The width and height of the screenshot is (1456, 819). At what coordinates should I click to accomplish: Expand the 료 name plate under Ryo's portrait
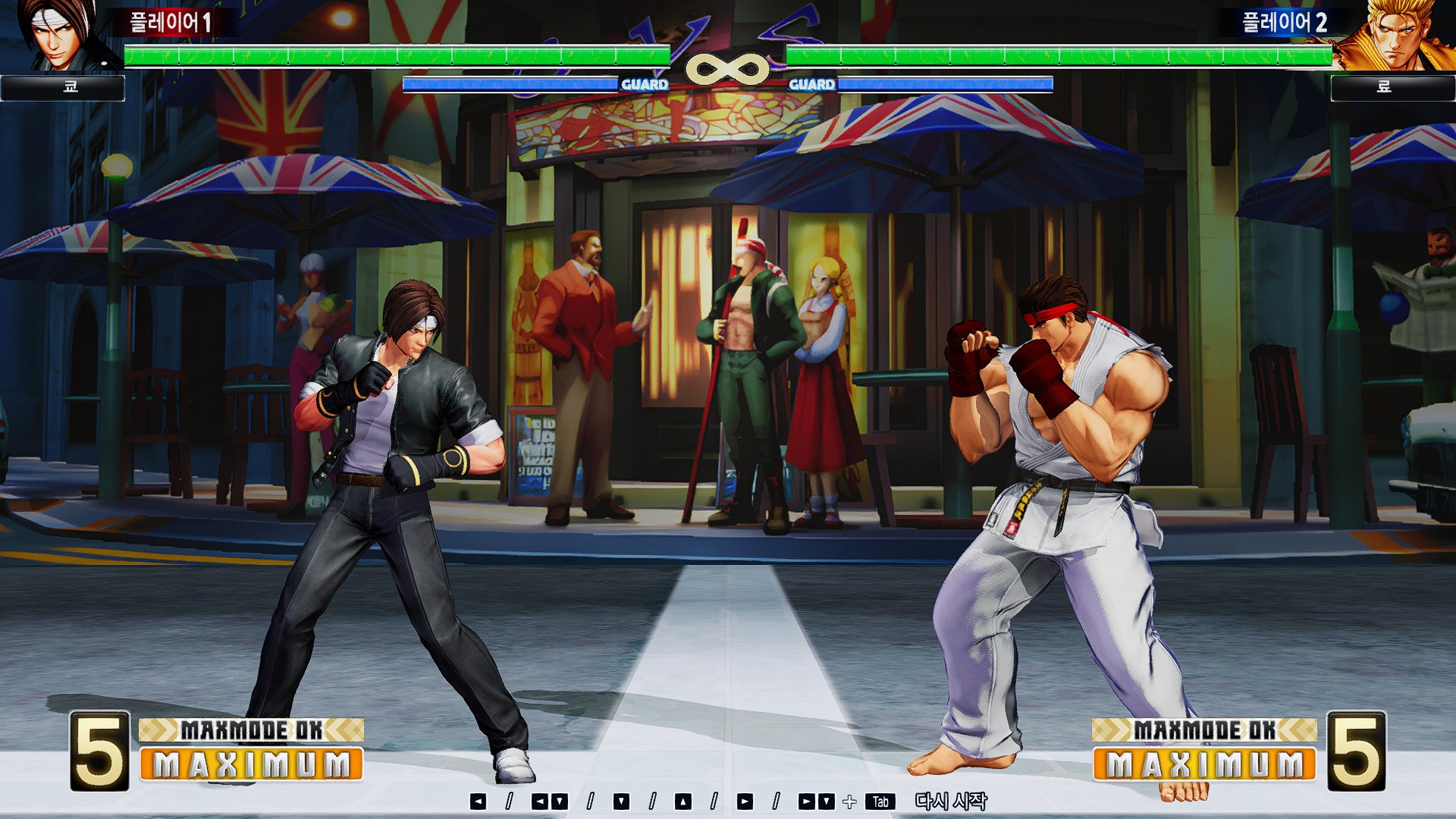coord(1394,89)
